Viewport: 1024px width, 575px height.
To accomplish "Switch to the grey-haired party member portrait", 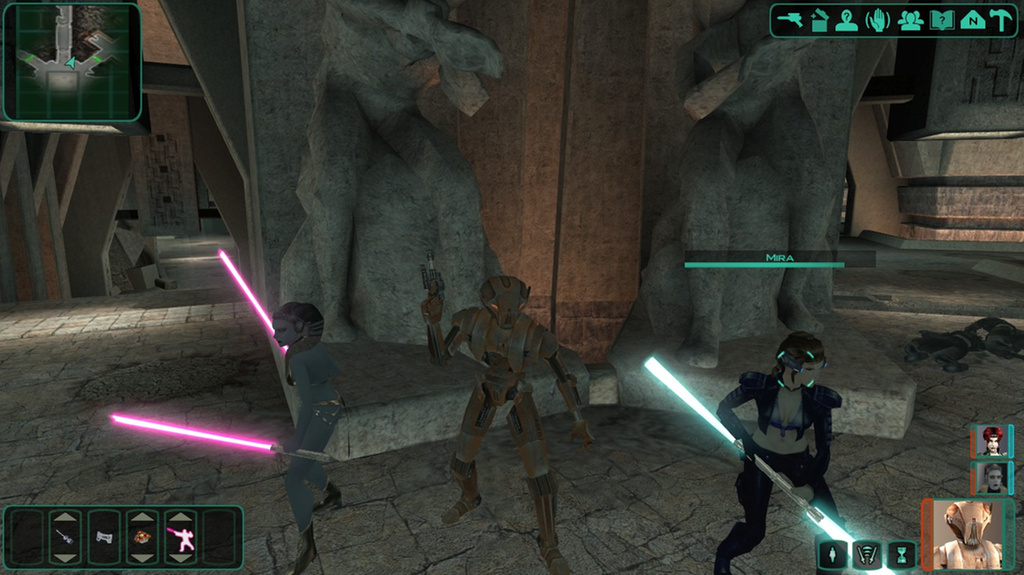I will [x=992, y=478].
